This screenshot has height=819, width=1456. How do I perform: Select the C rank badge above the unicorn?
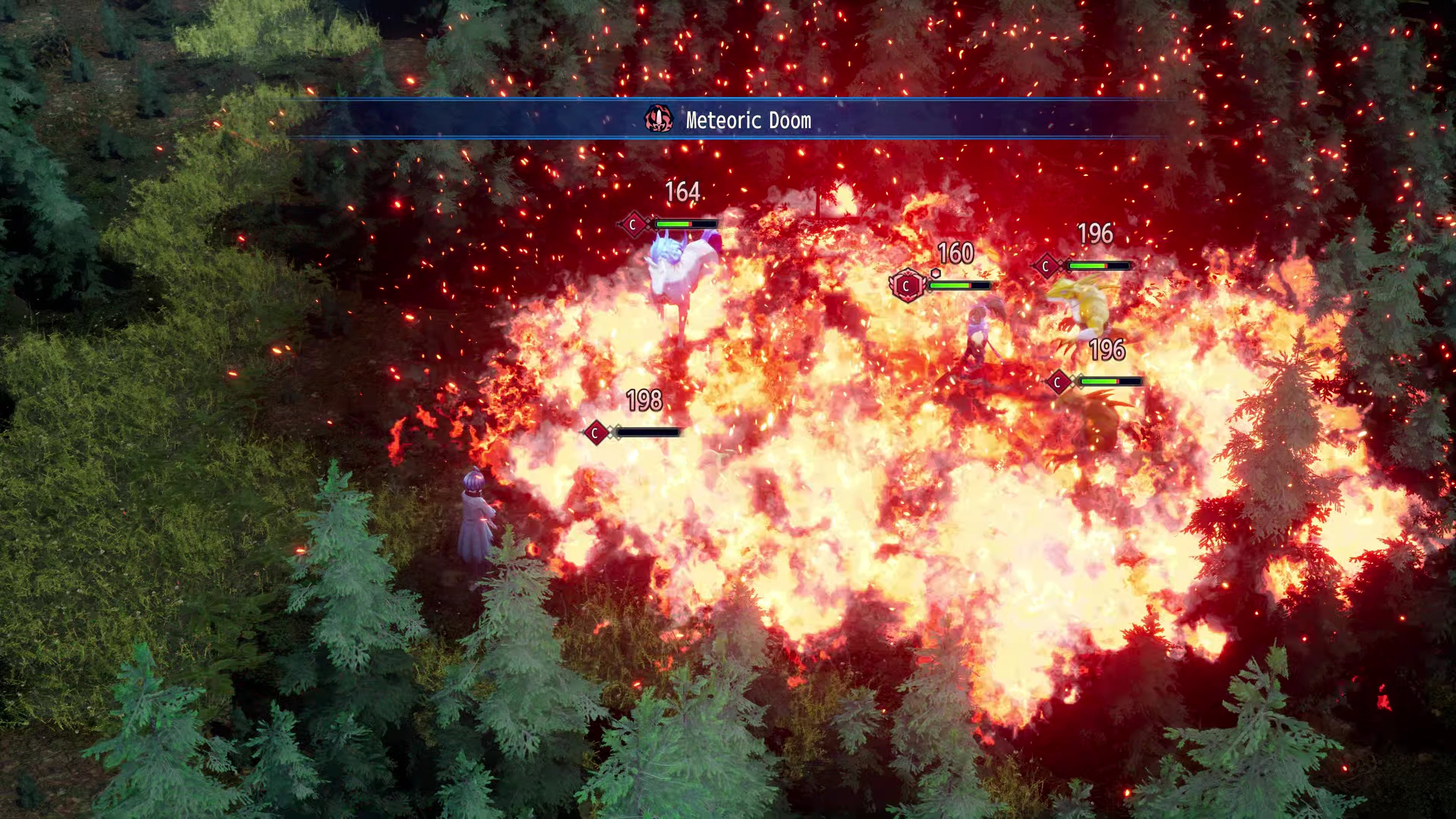tap(634, 224)
